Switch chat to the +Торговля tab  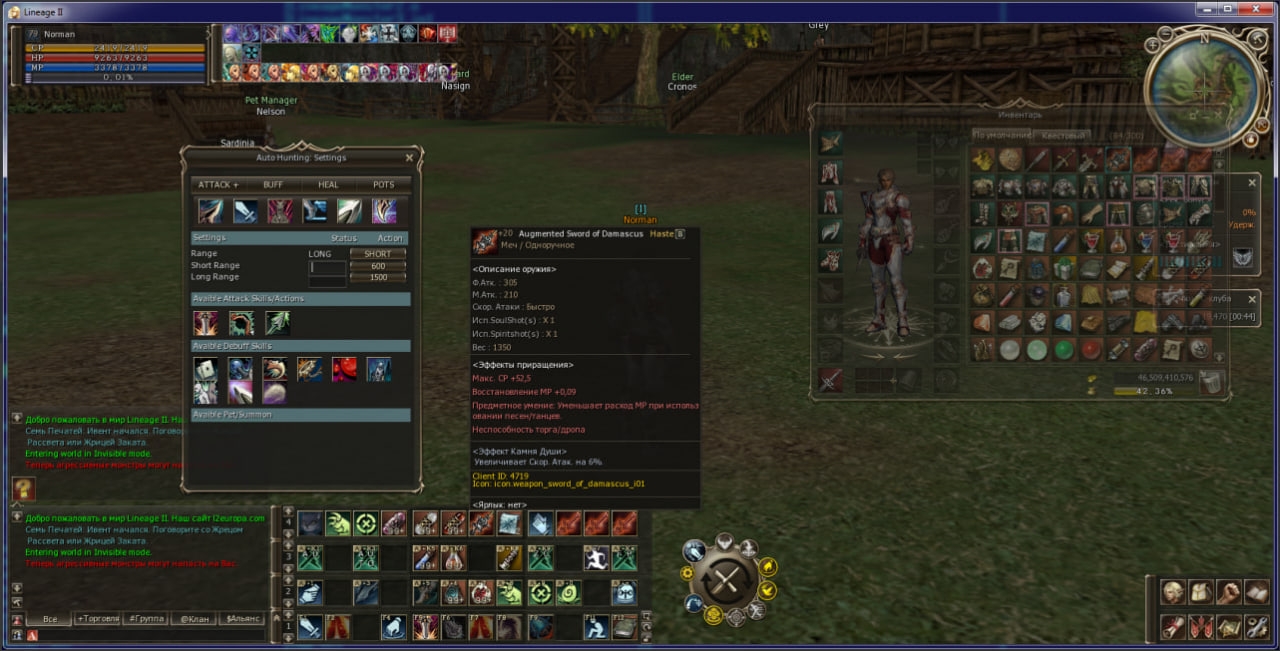tap(96, 619)
